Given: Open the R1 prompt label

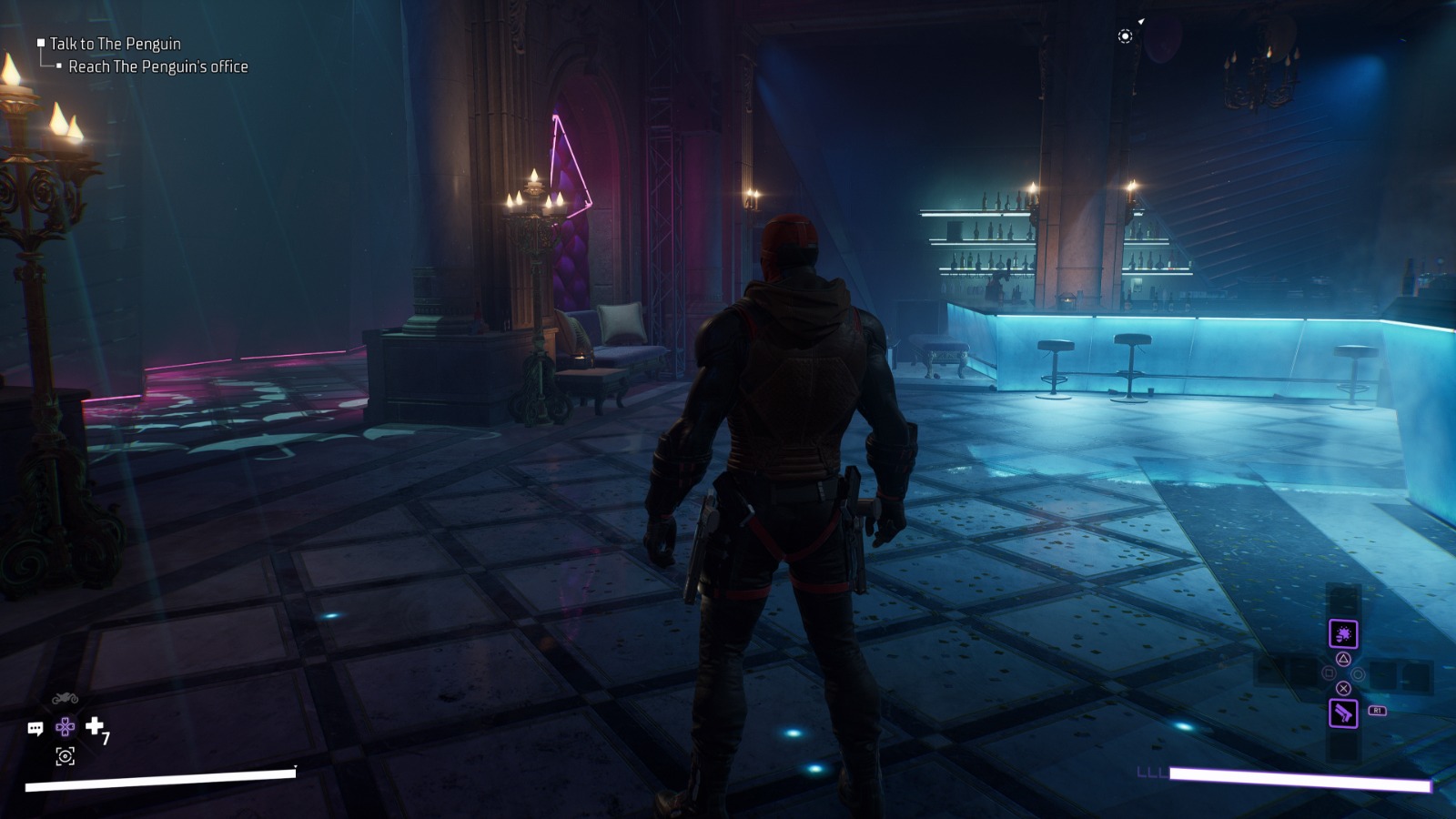Looking at the screenshot, I should (1377, 710).
